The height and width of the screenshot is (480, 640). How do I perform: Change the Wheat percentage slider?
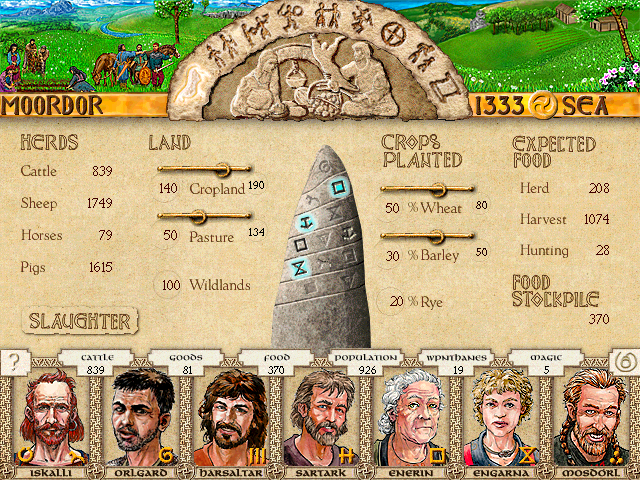point(438,188)
